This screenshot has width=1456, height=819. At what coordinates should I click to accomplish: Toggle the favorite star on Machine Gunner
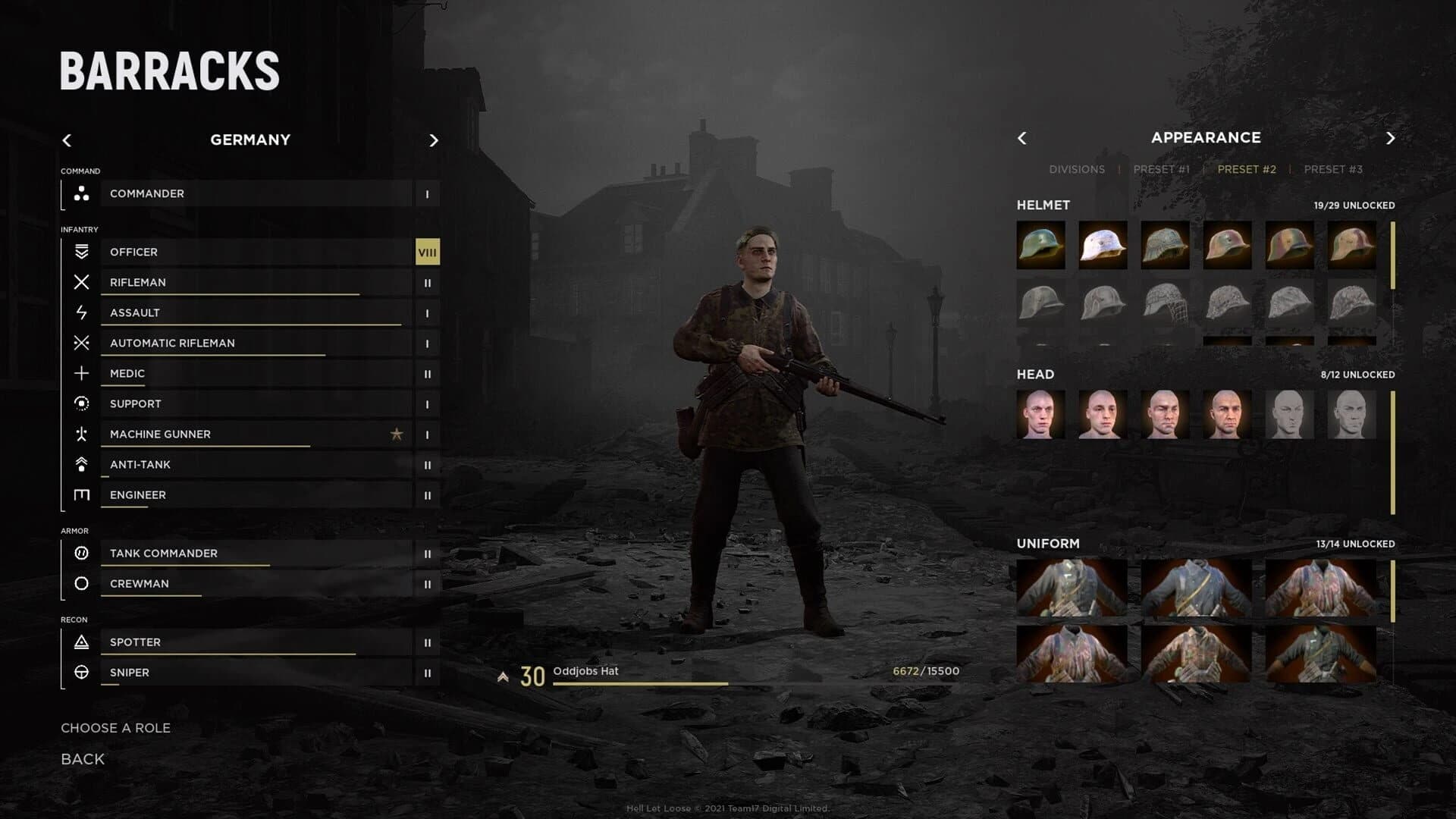click(x=397, y=435)
